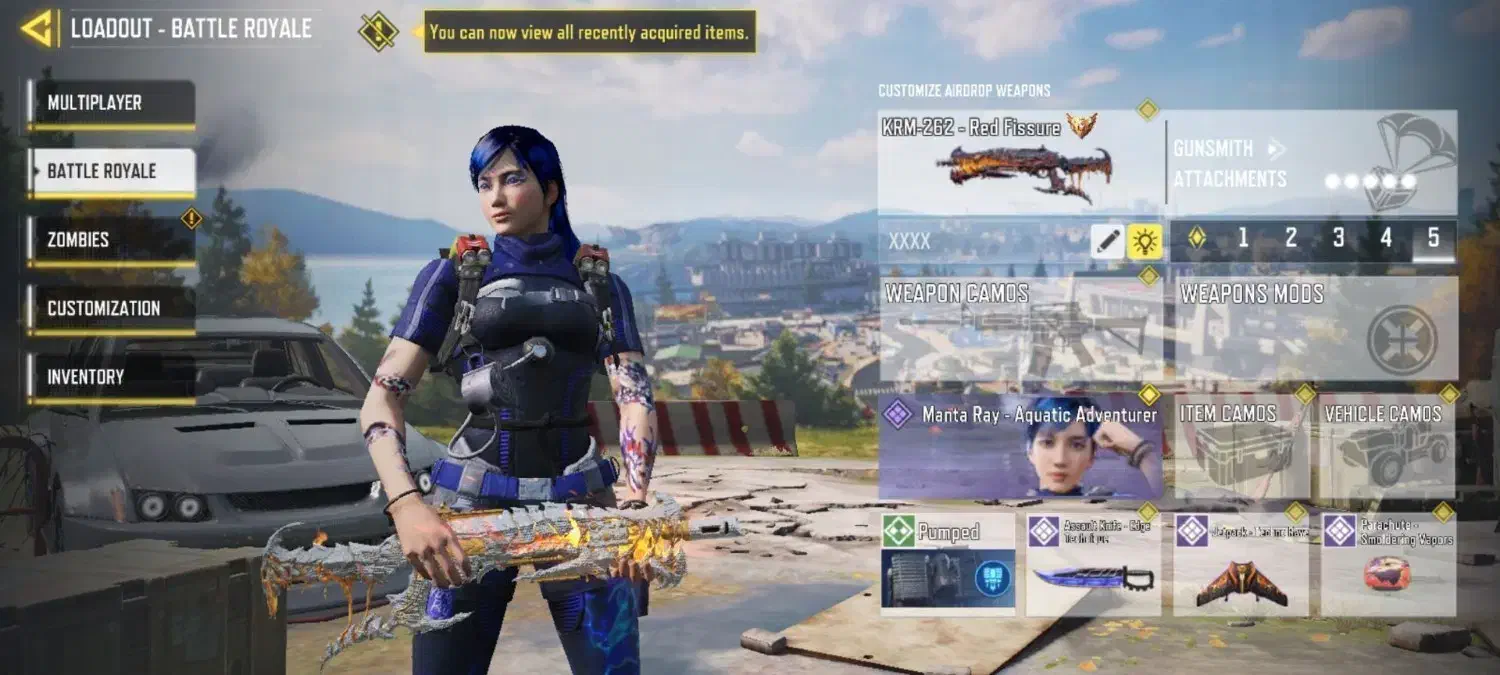Screen dimensions: 1500x675
Task: Open Item Camos
Action: (x=1241, y=446)
